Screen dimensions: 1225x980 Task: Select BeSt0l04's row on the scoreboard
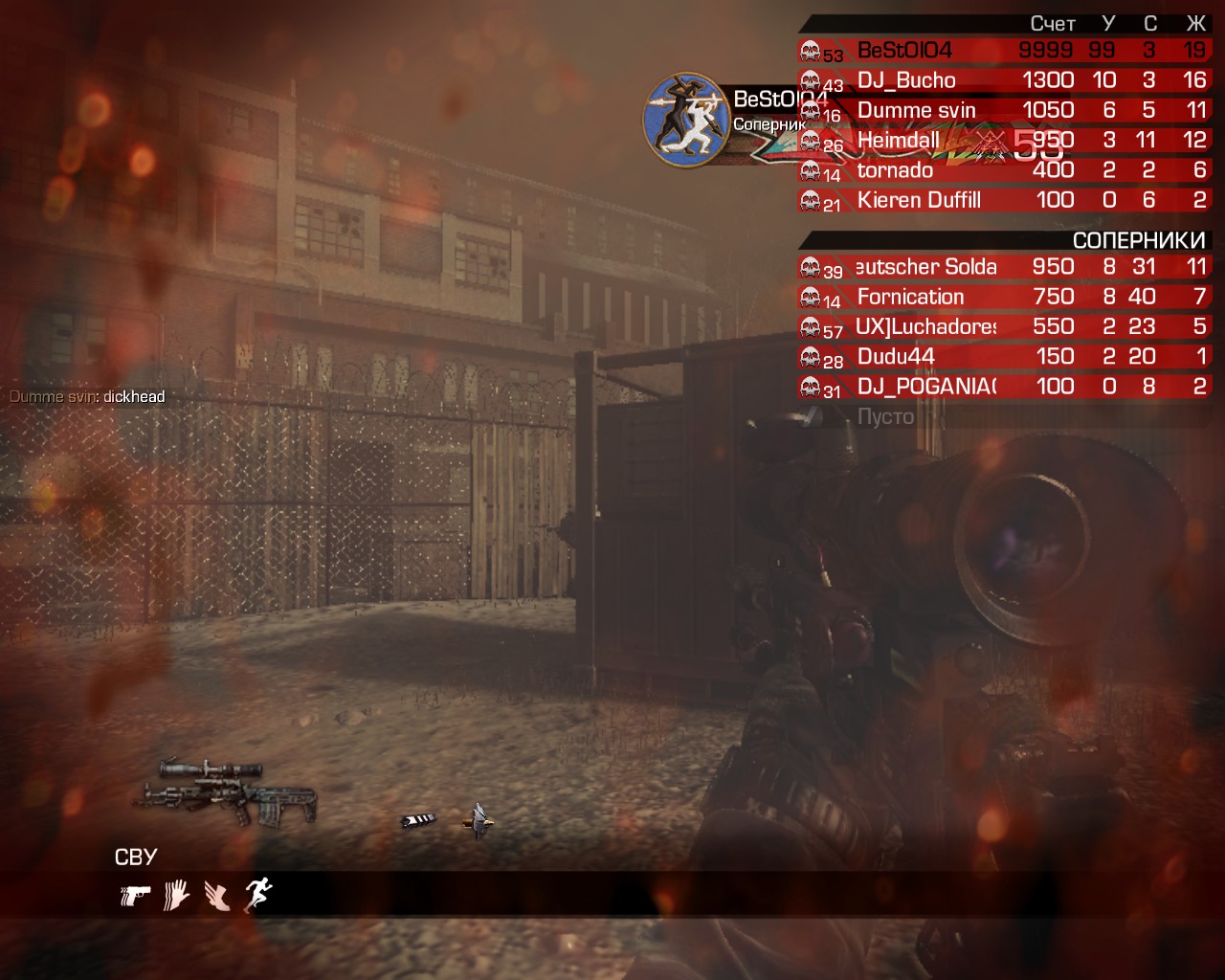pos(1003,51)
